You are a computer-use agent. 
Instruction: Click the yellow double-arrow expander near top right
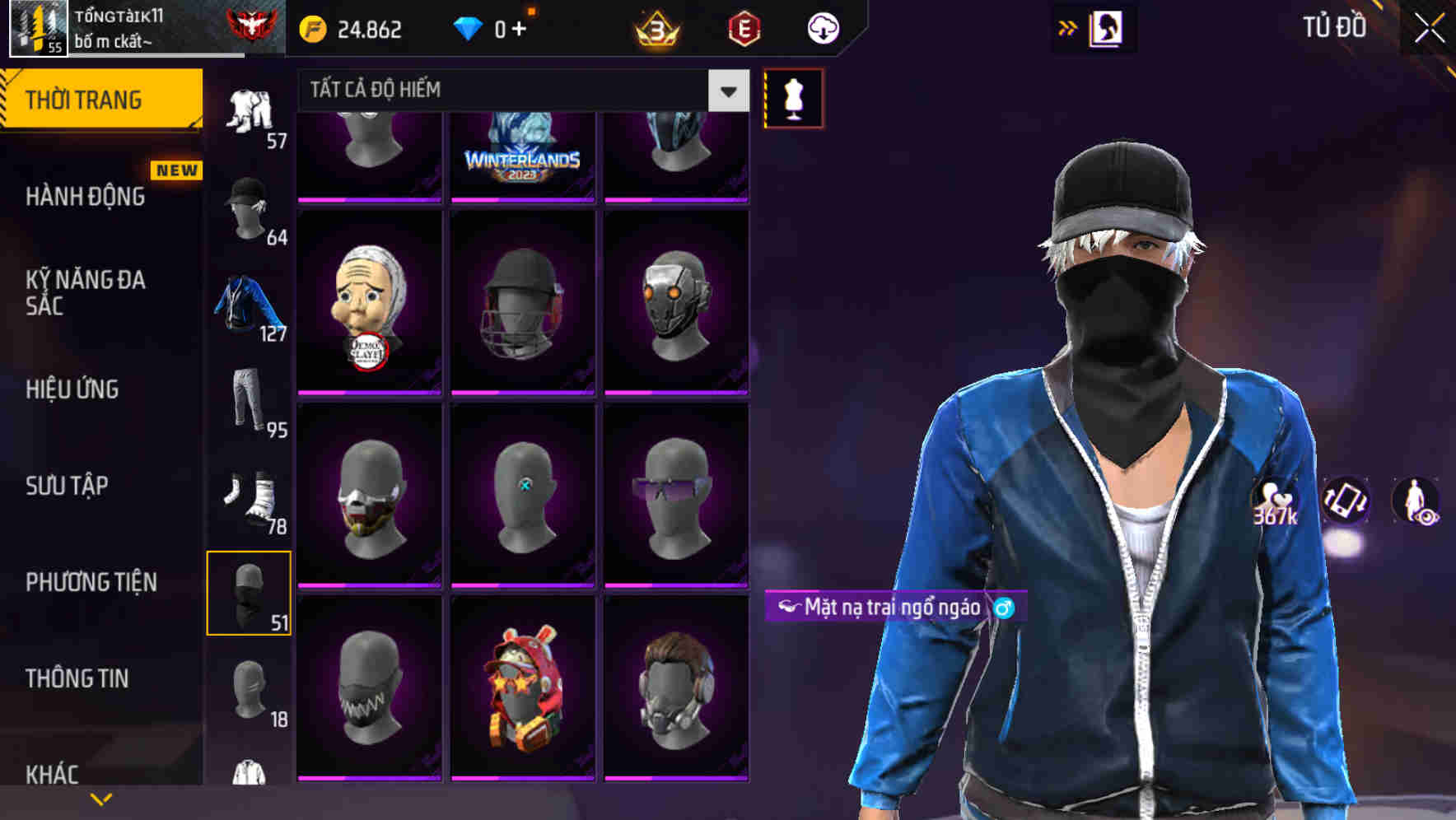click(1068, 26)
